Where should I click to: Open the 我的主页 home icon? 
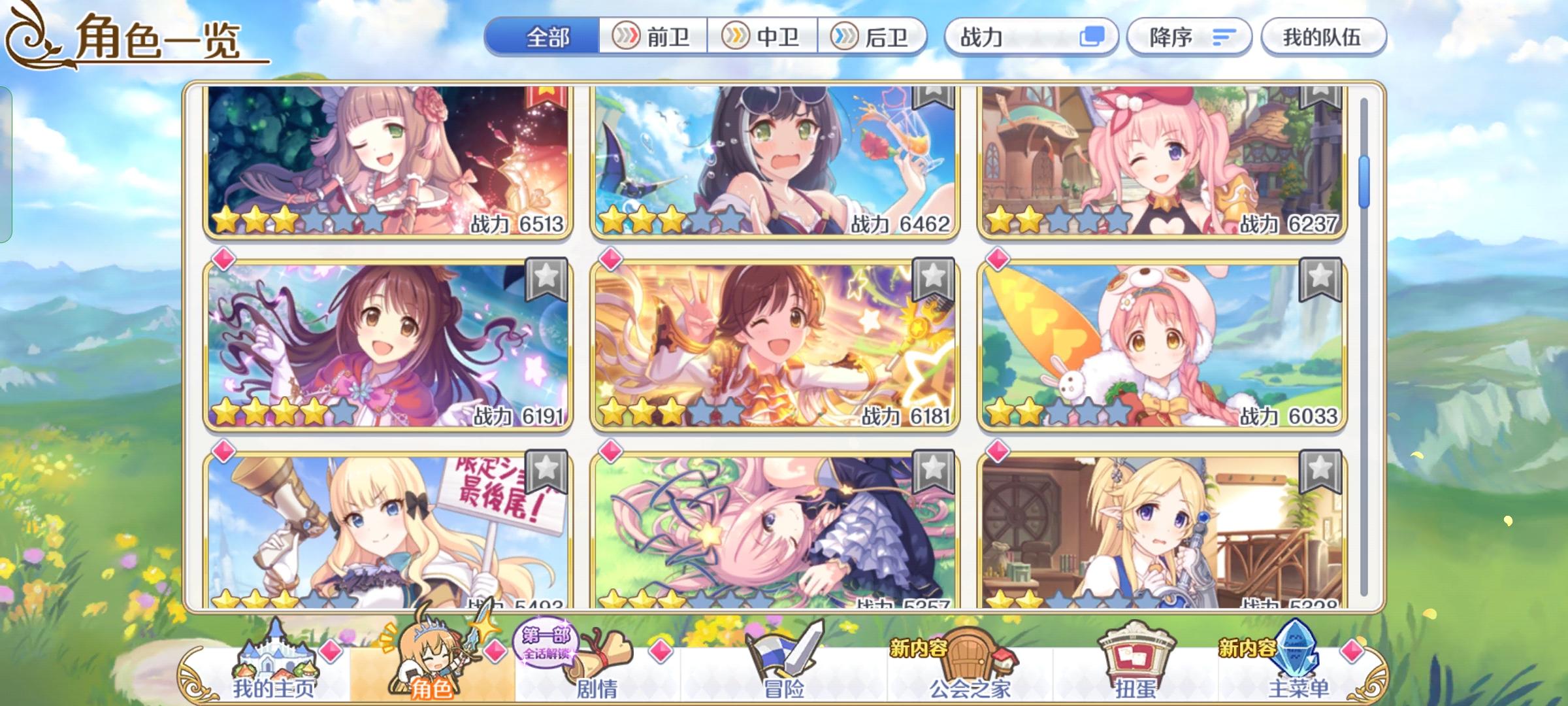pos(276,658)
